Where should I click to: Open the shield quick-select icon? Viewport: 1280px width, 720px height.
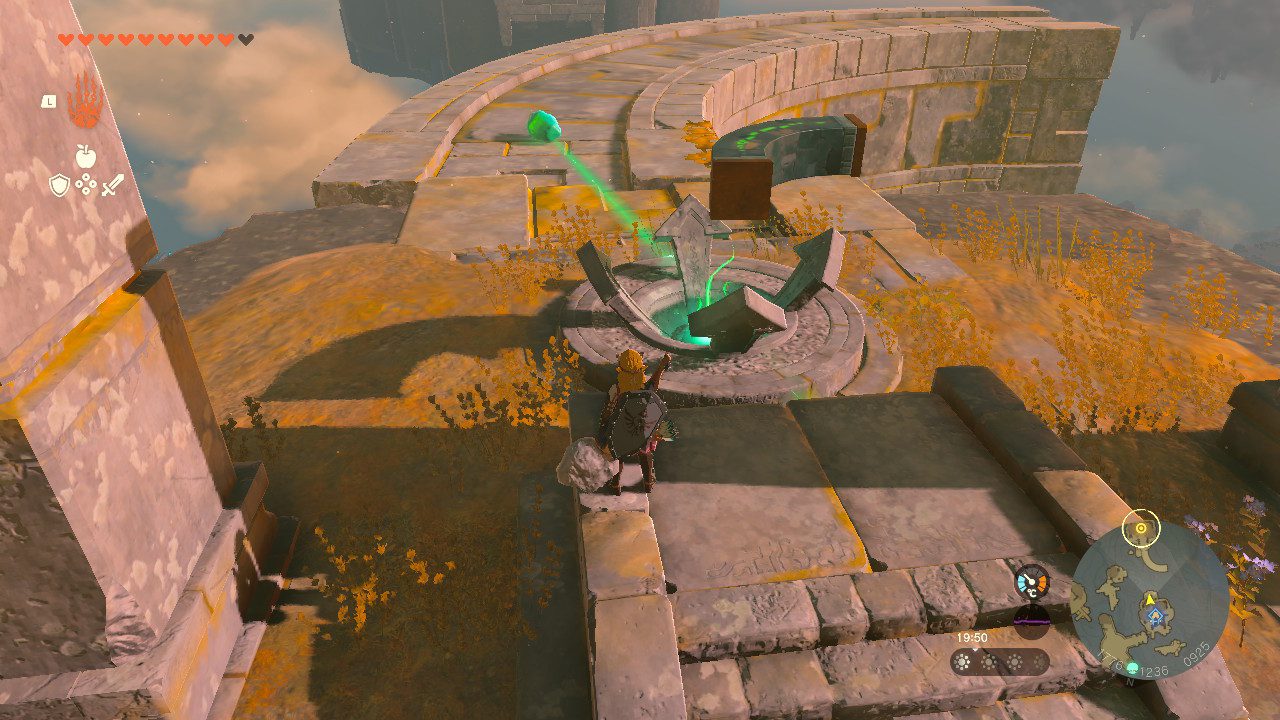[59, 184]
